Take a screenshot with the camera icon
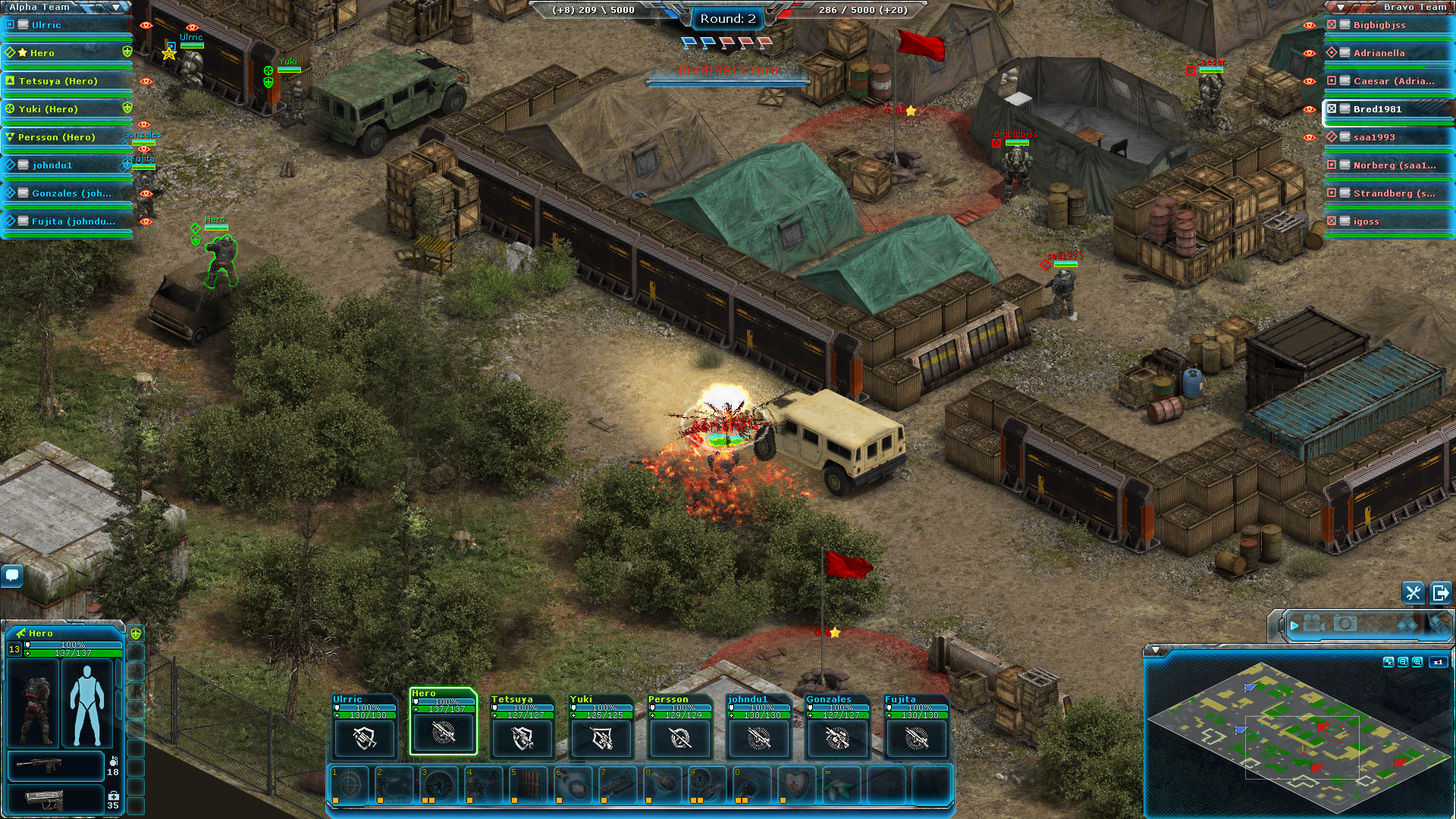Viewport: 1456px width, 819px height. (1344, 624)
